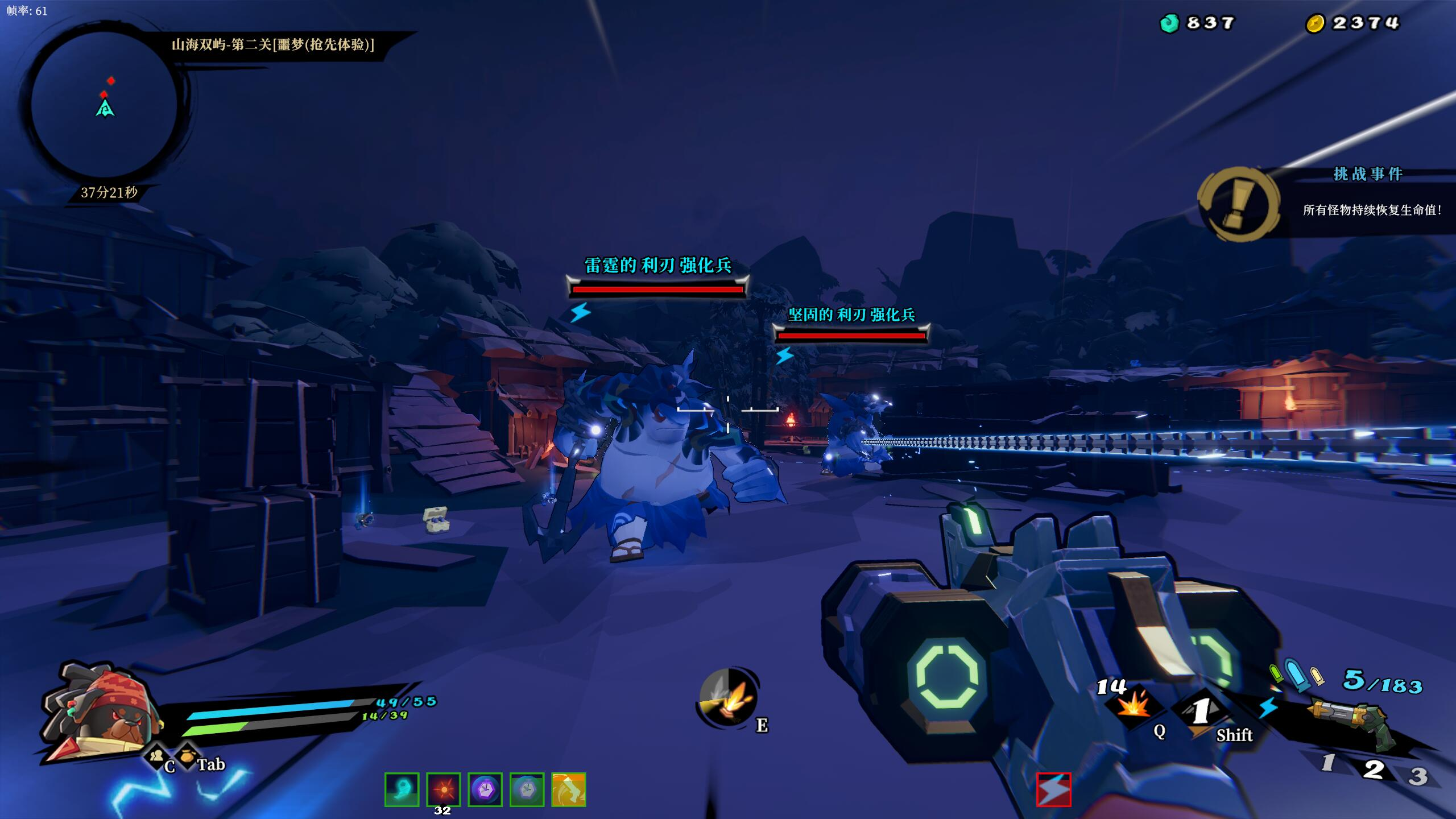Switch to weapon slot 2

[1373, 769]
